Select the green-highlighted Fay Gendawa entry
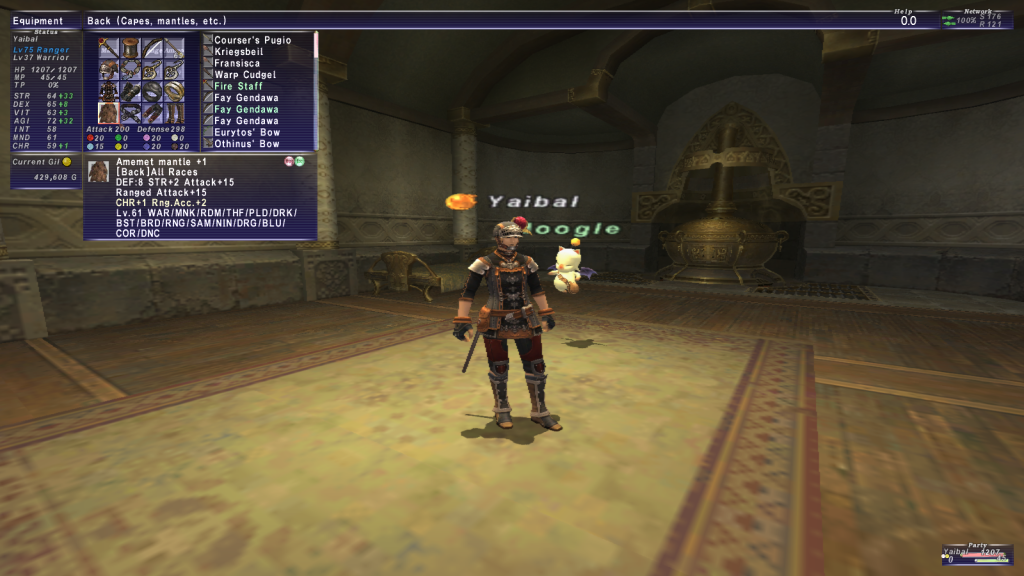The width and height of the screenshot is (1024, 576). [246, 109]
